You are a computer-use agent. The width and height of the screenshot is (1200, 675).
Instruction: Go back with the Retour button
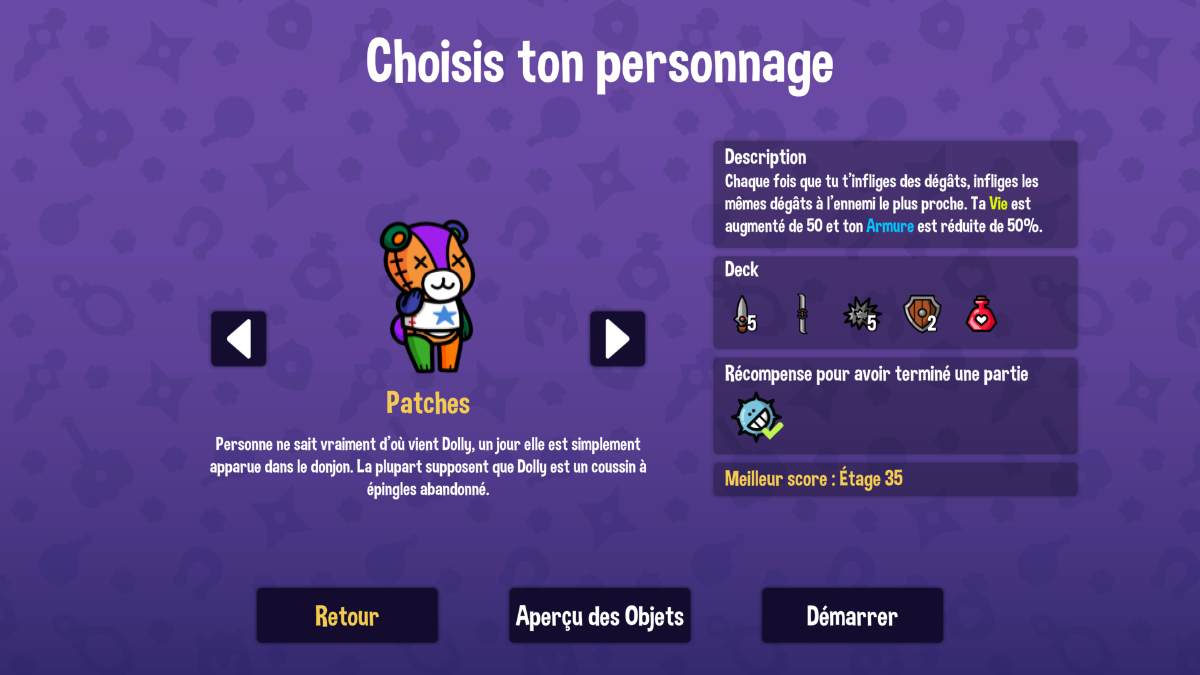pos(347,615)
